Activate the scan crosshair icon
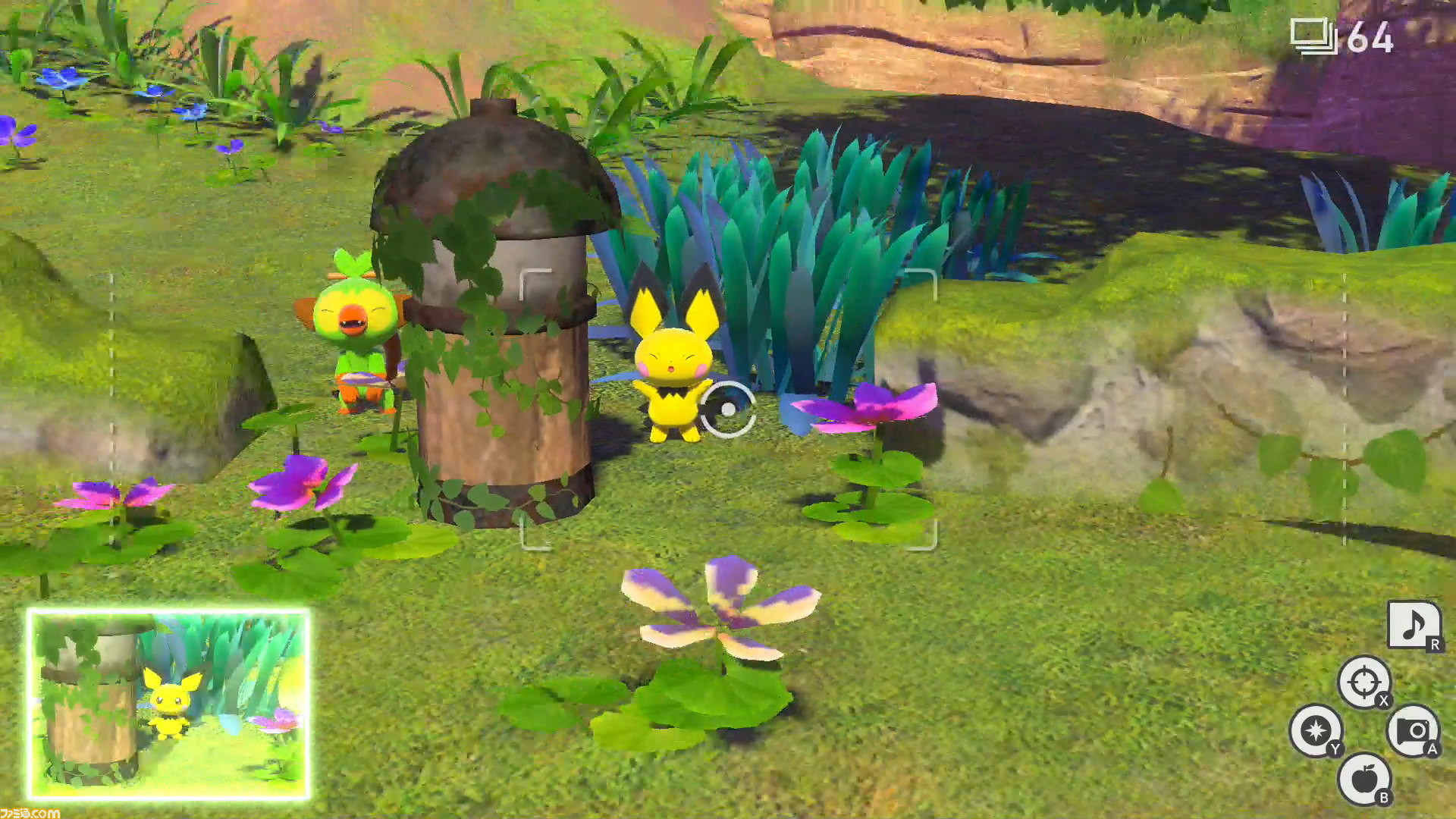 click(x=1363, y=682)
